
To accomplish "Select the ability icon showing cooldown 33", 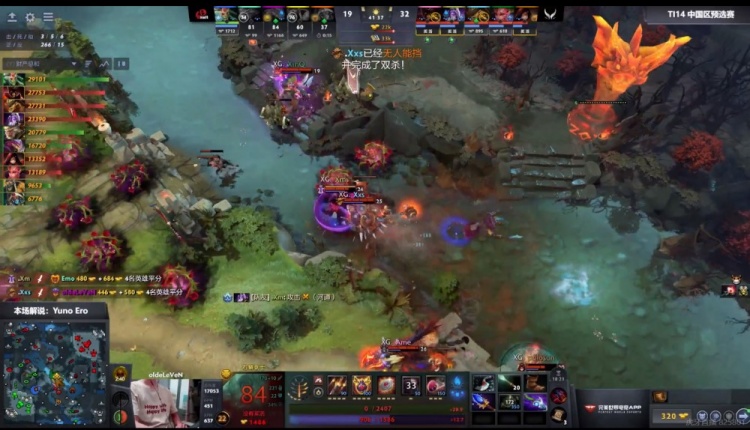I will coord(411,385).
